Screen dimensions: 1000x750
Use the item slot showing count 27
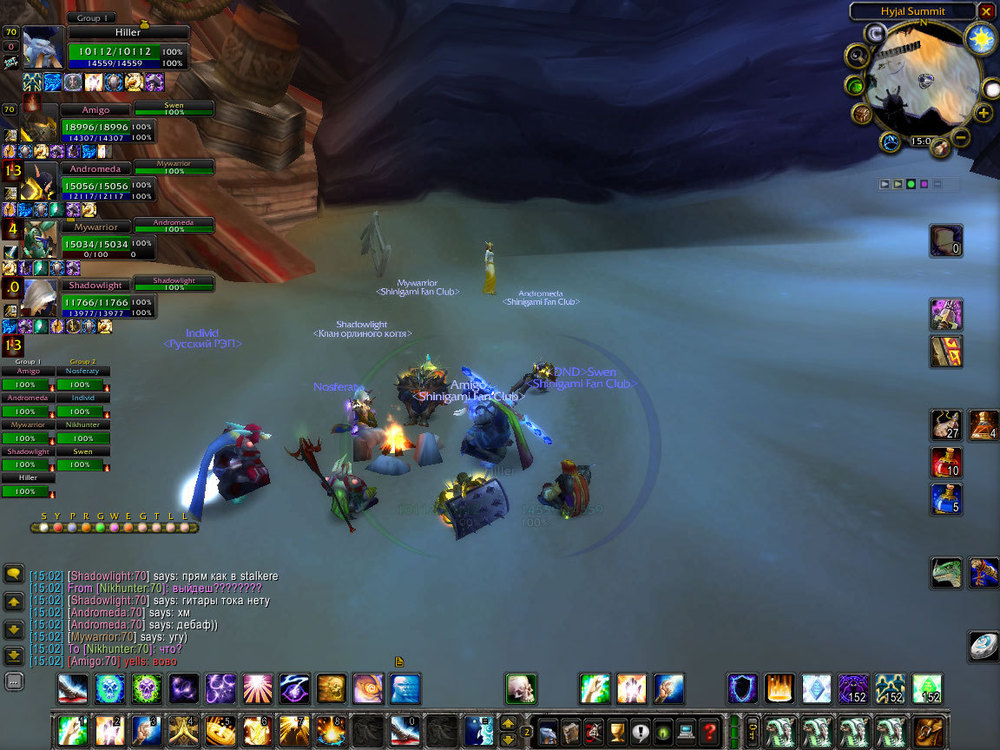coord(946,424)
